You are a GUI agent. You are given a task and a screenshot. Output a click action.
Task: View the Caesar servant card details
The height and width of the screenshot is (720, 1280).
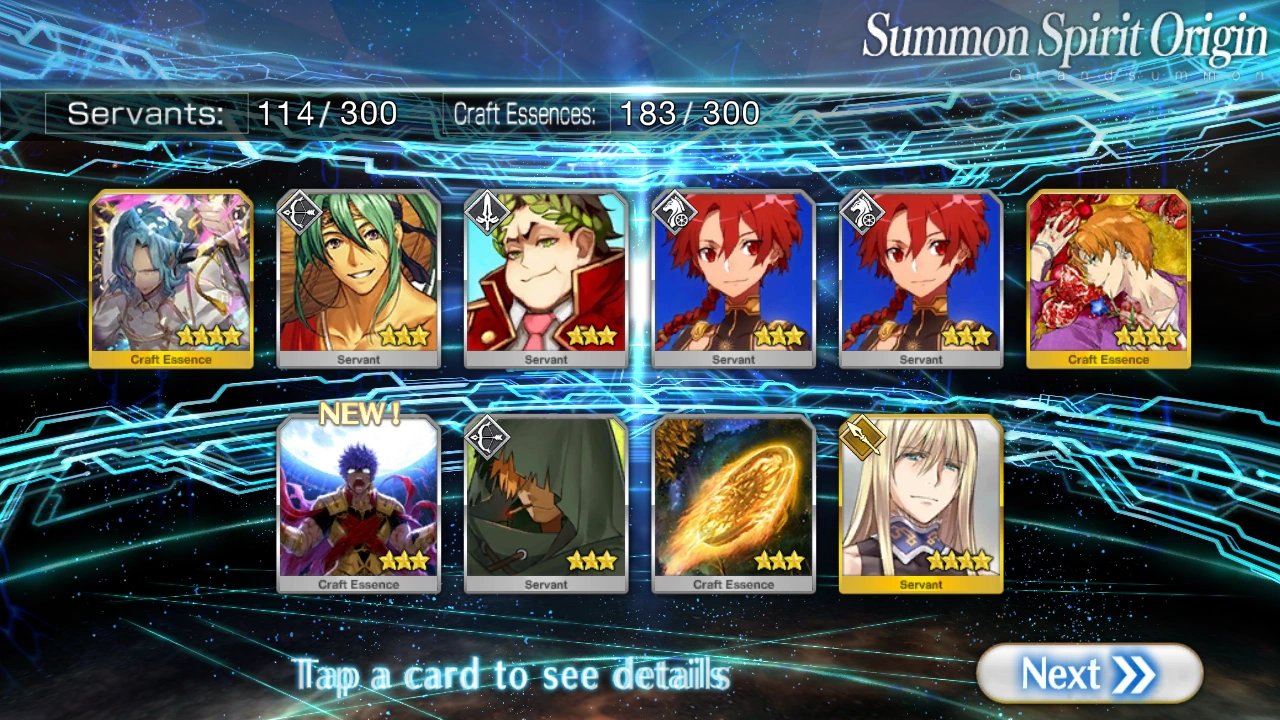click(545, 275)
